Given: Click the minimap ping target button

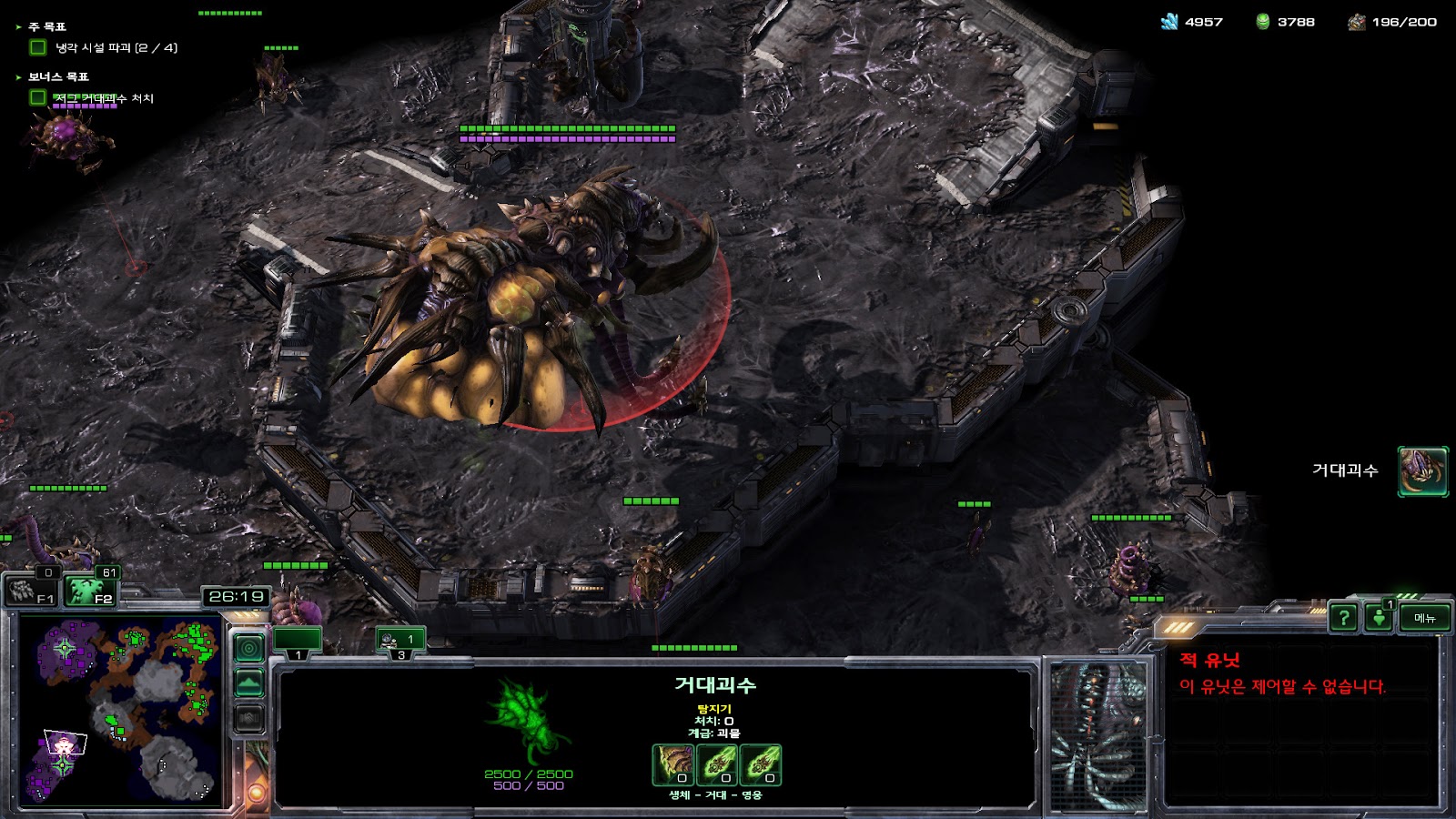Looking at the screenshot, I should (x=249, y=648).
